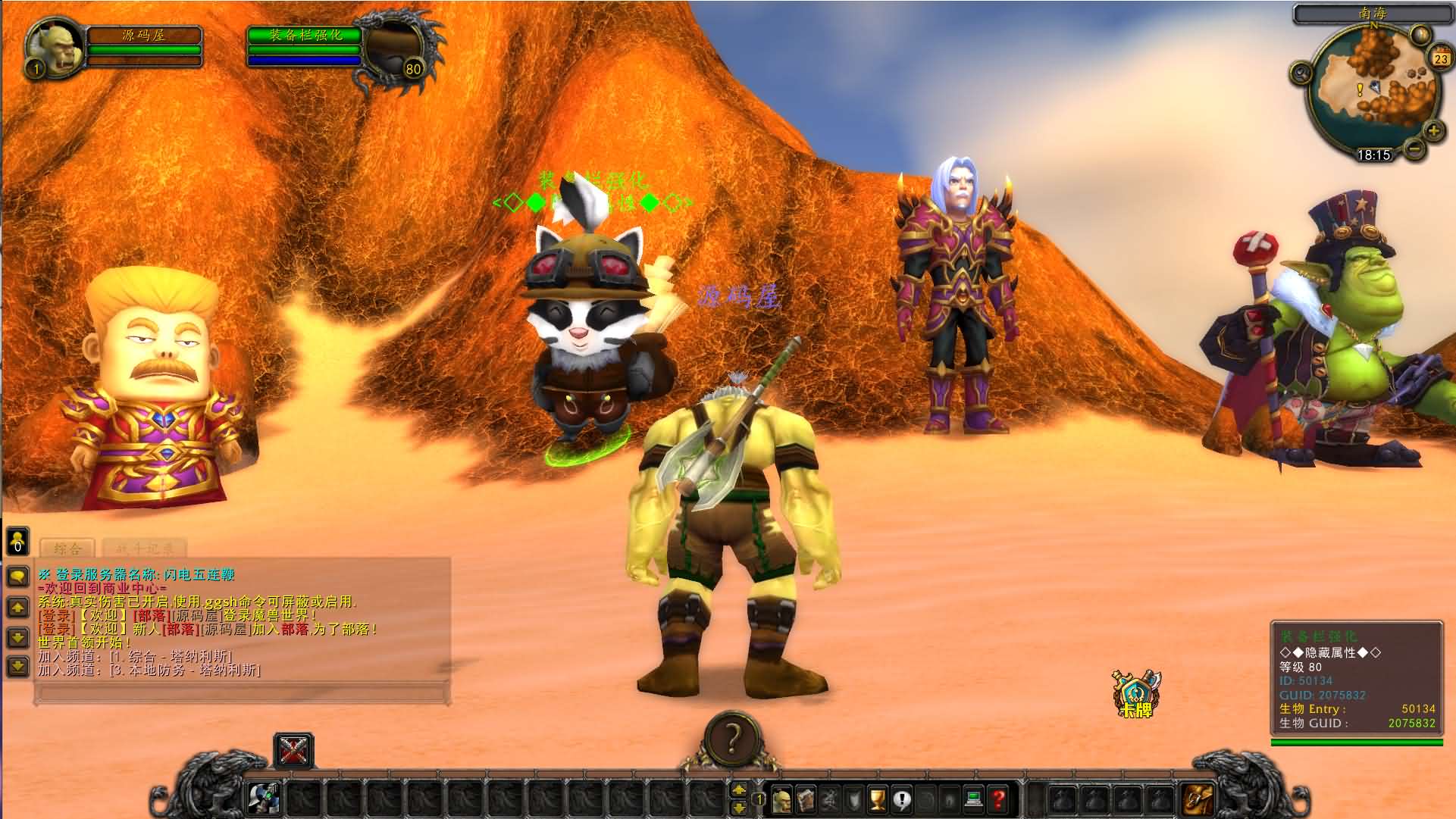This screenshot has width=1456, height=819.
Task: Open the main backpack bag slot
Action: 1198,799
